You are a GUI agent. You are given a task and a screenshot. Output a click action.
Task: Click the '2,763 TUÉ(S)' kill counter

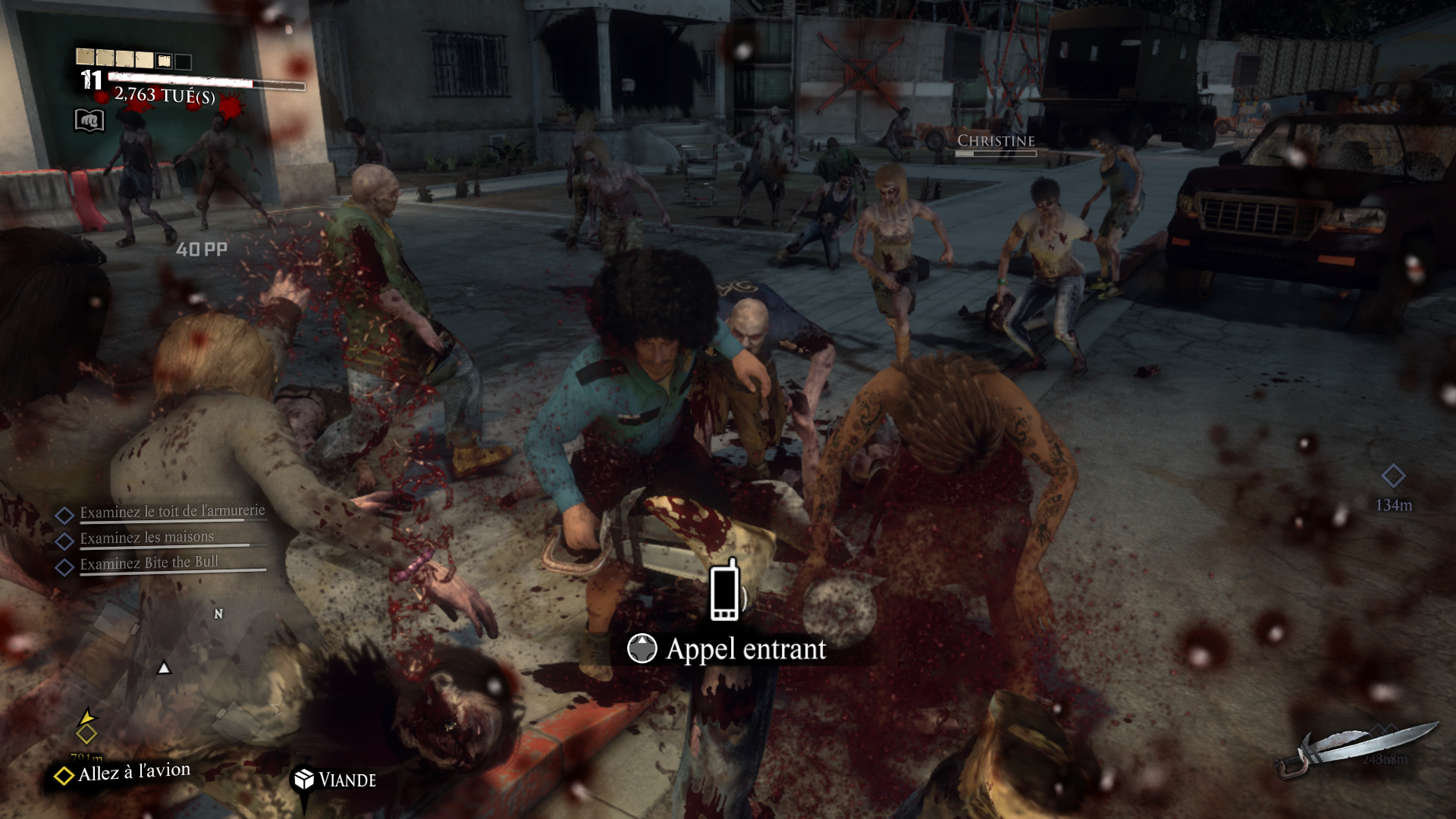point(165,96)
